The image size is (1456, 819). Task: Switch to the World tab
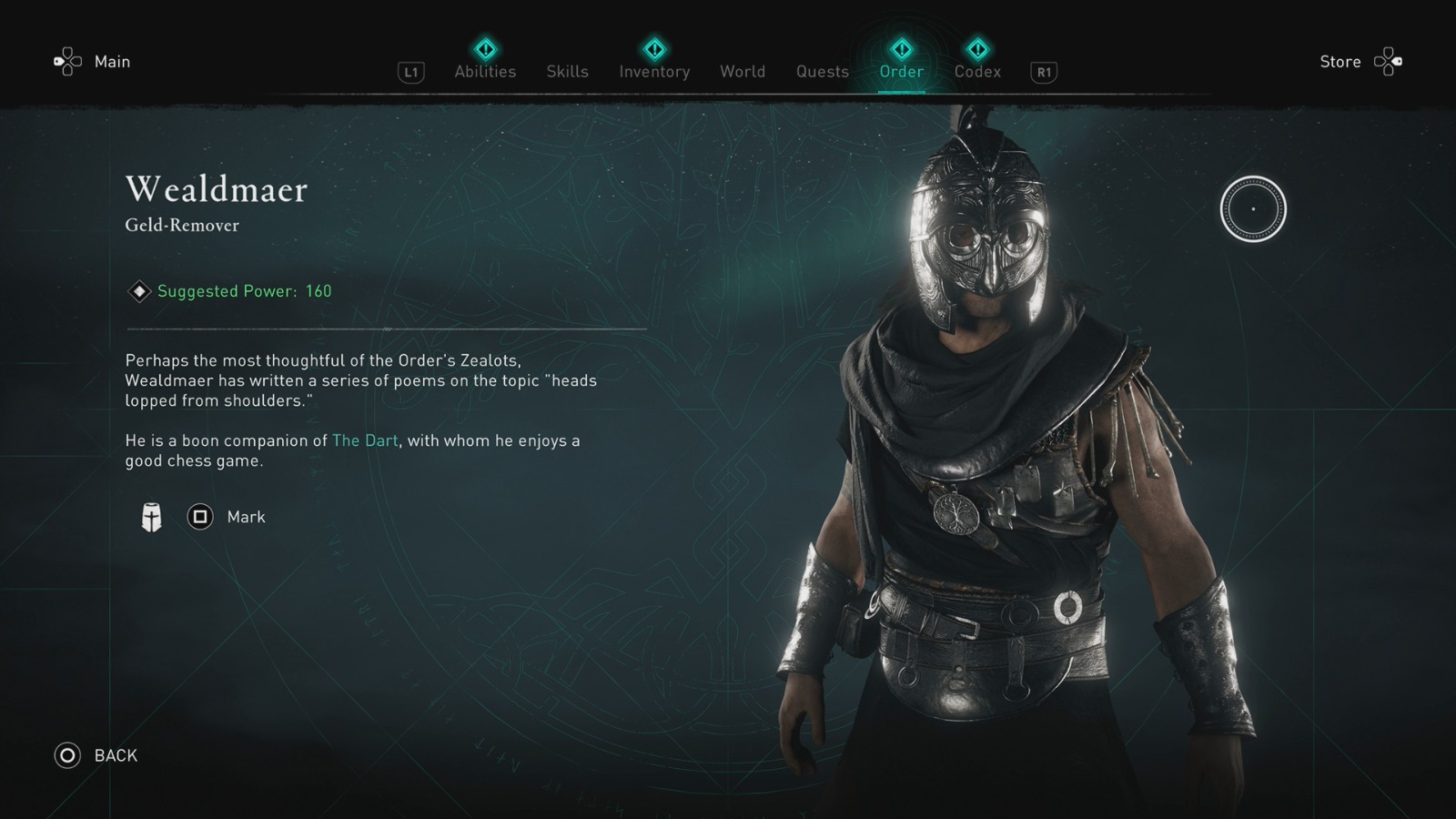tap(743, 71)
